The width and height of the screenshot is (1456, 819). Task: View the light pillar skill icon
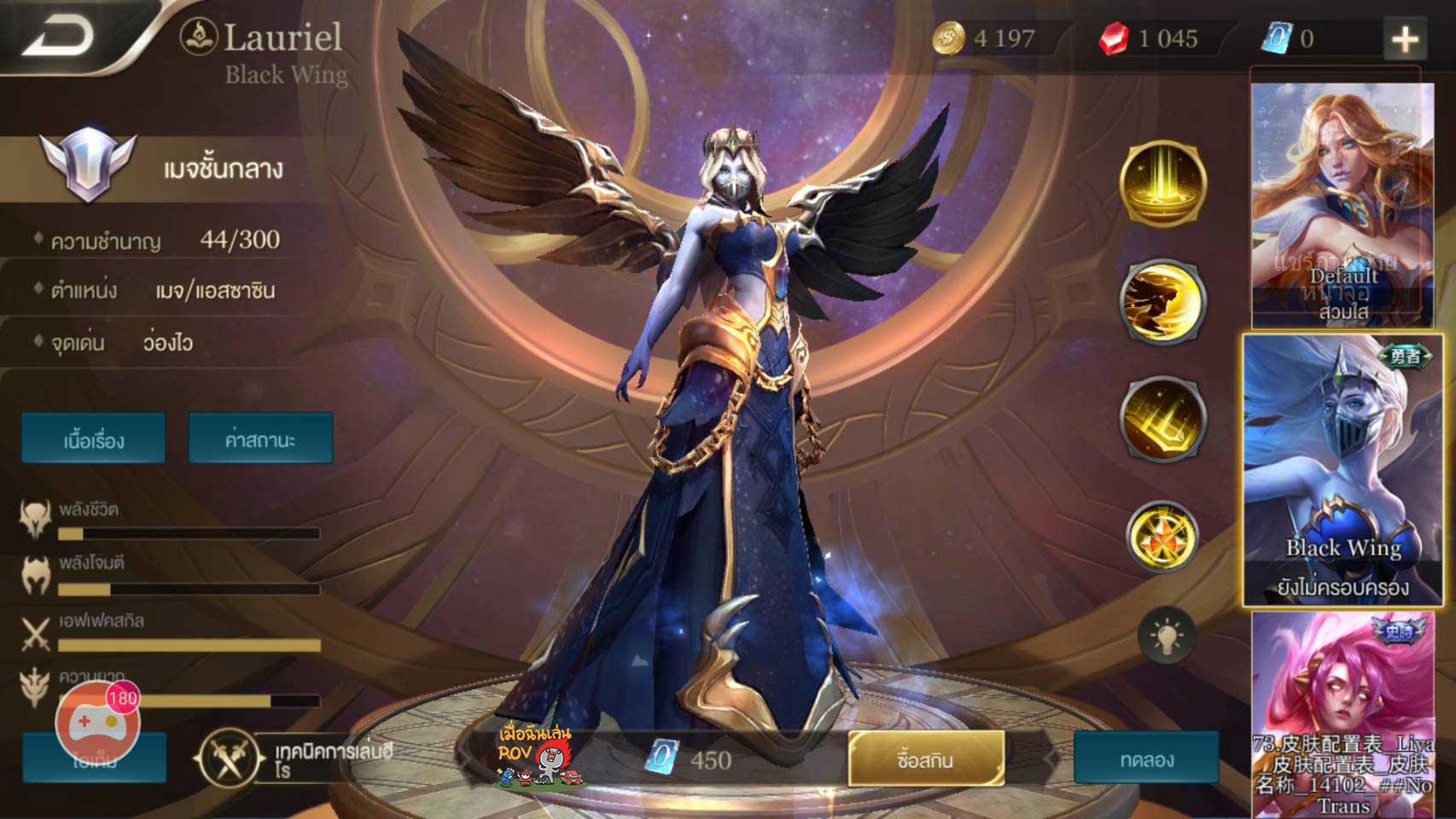pos(1162,183)
